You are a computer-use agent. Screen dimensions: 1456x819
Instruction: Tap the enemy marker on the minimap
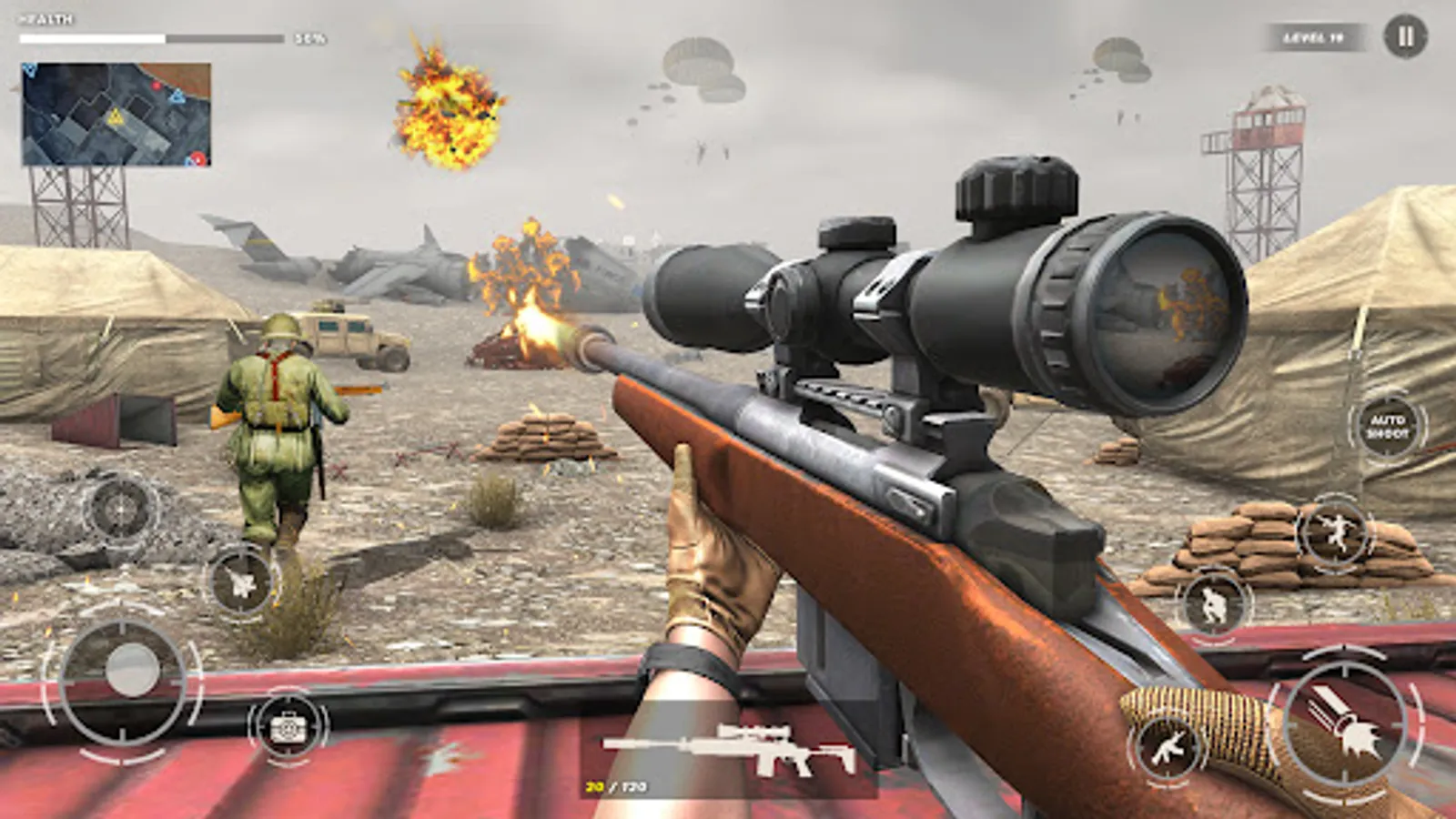click(x=157, y=86)
